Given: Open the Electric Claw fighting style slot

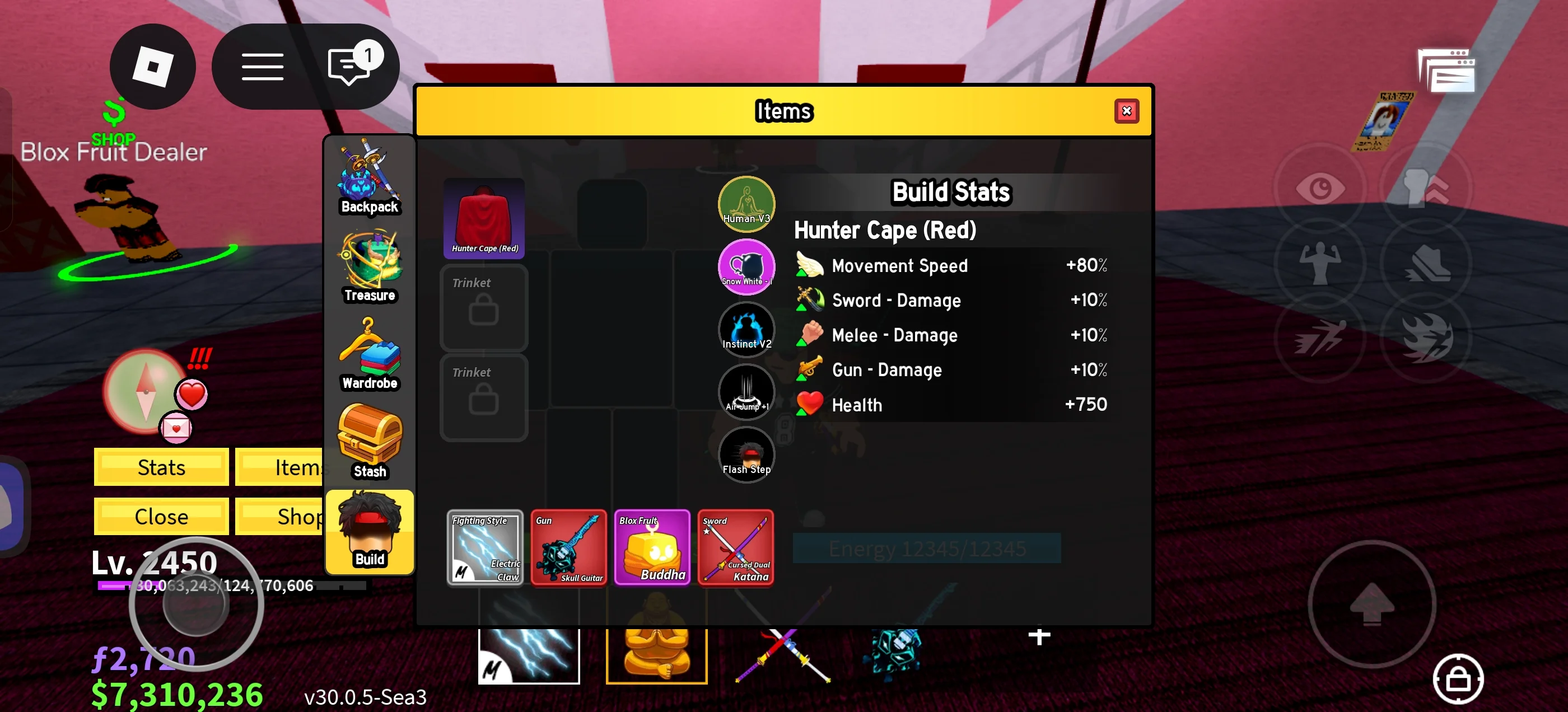Looking at the screenshot, I should (x=485, y=547).
